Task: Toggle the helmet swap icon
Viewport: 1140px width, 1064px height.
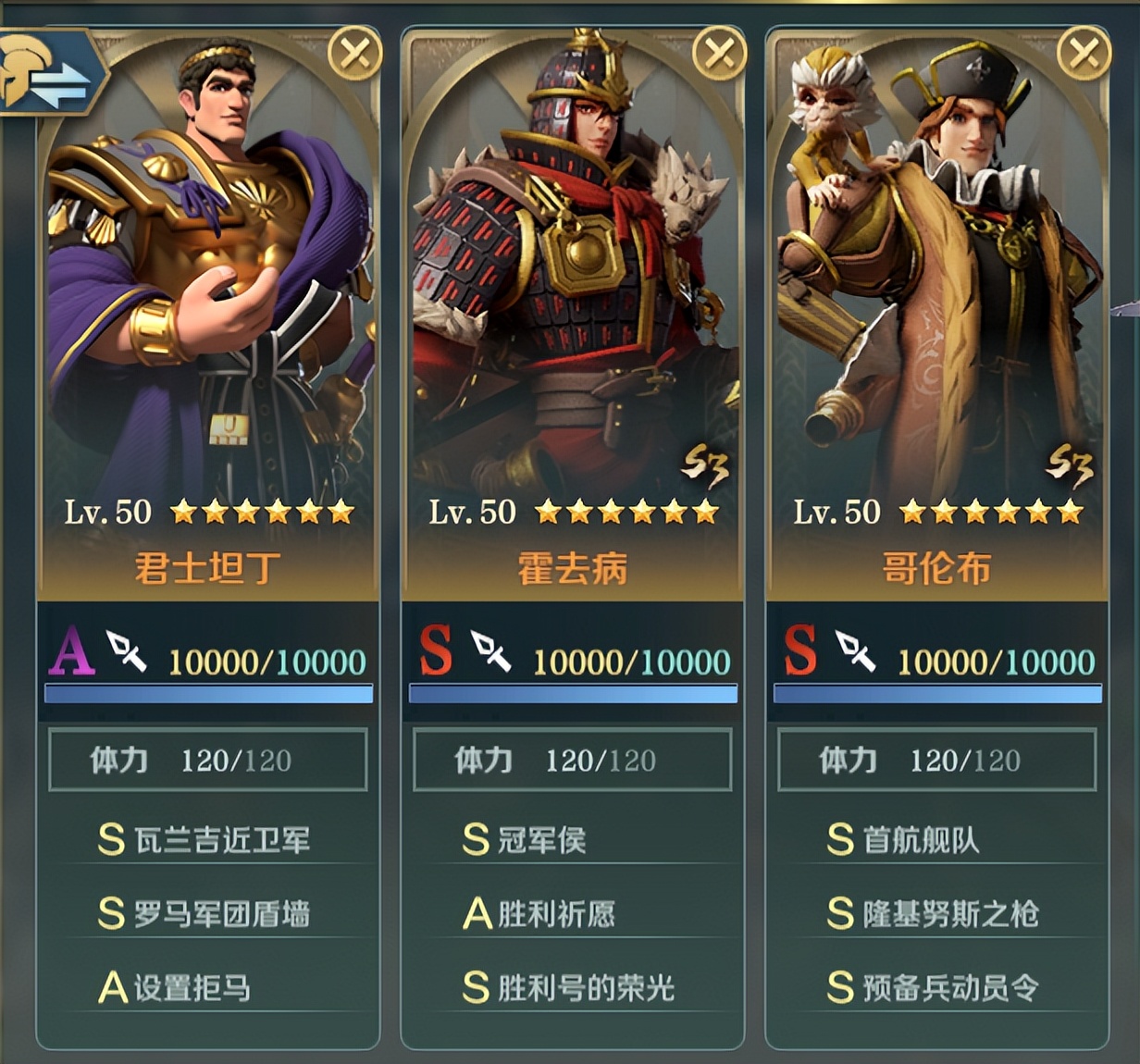Action: coord(48,76)
